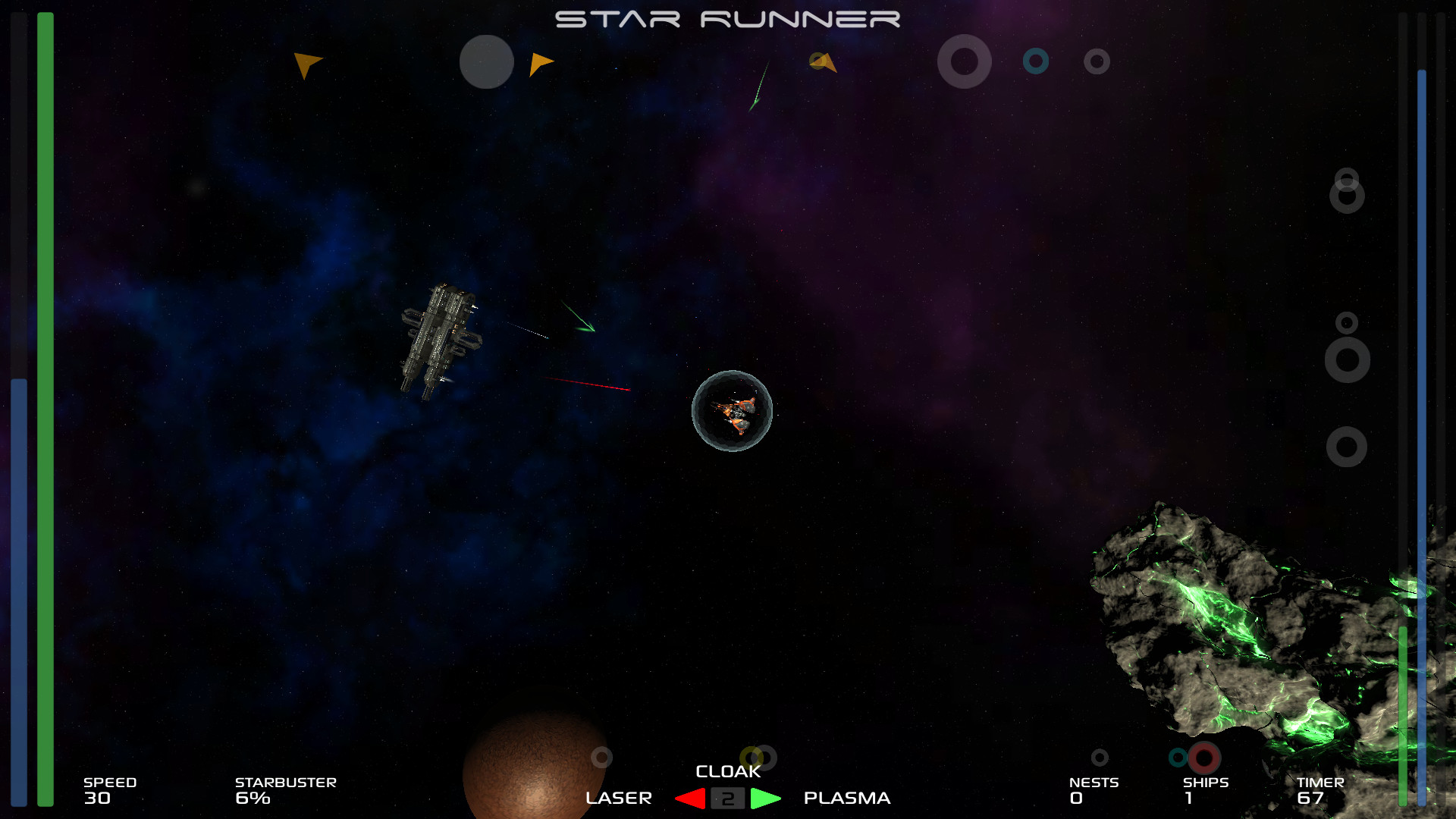Select the teal ring icon near the top

(1037, 61)
